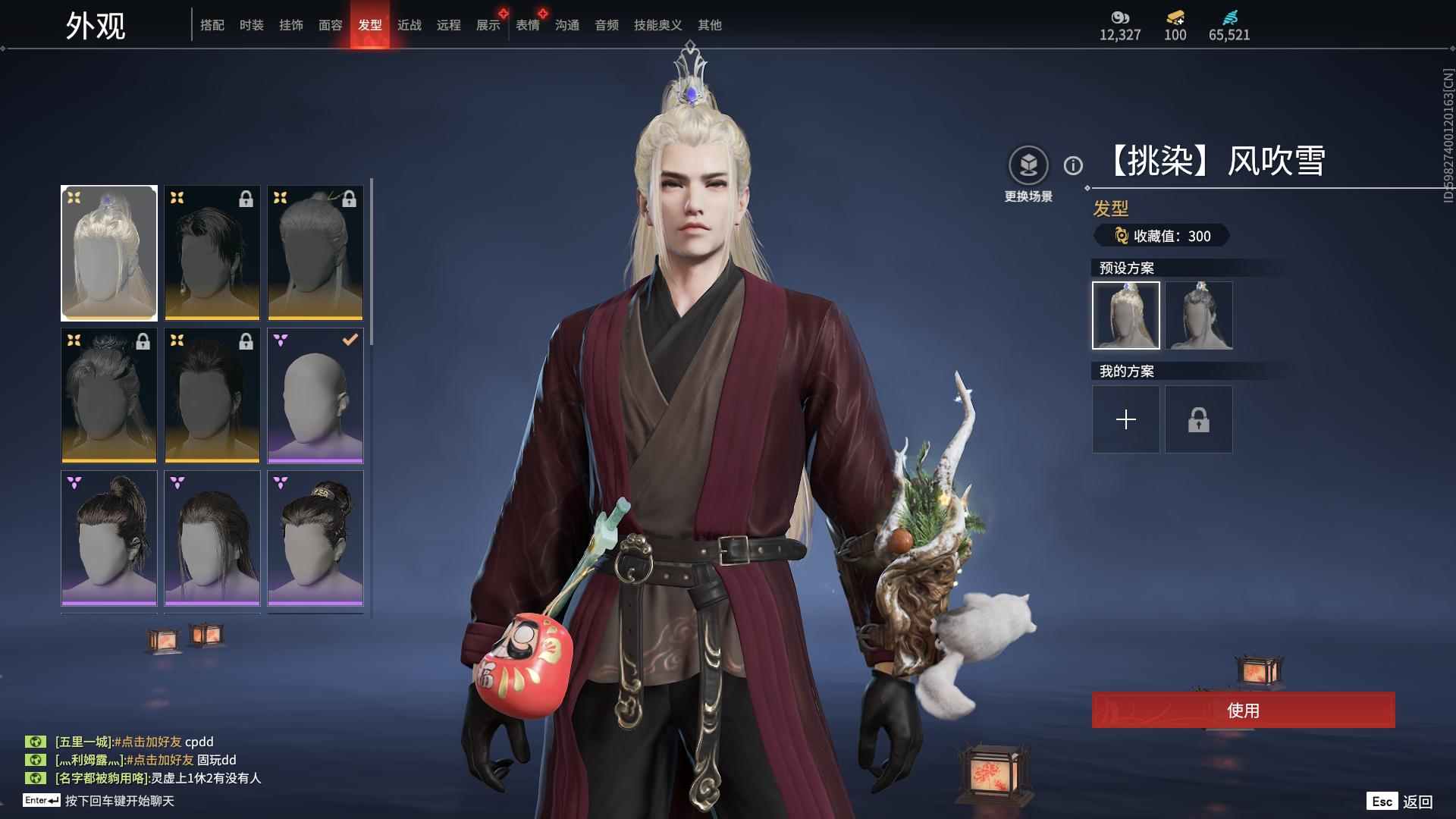This screenshot has width=1456, height=819.
Task: Go to the 远程 ranged tab
Action: pos(448,25)
